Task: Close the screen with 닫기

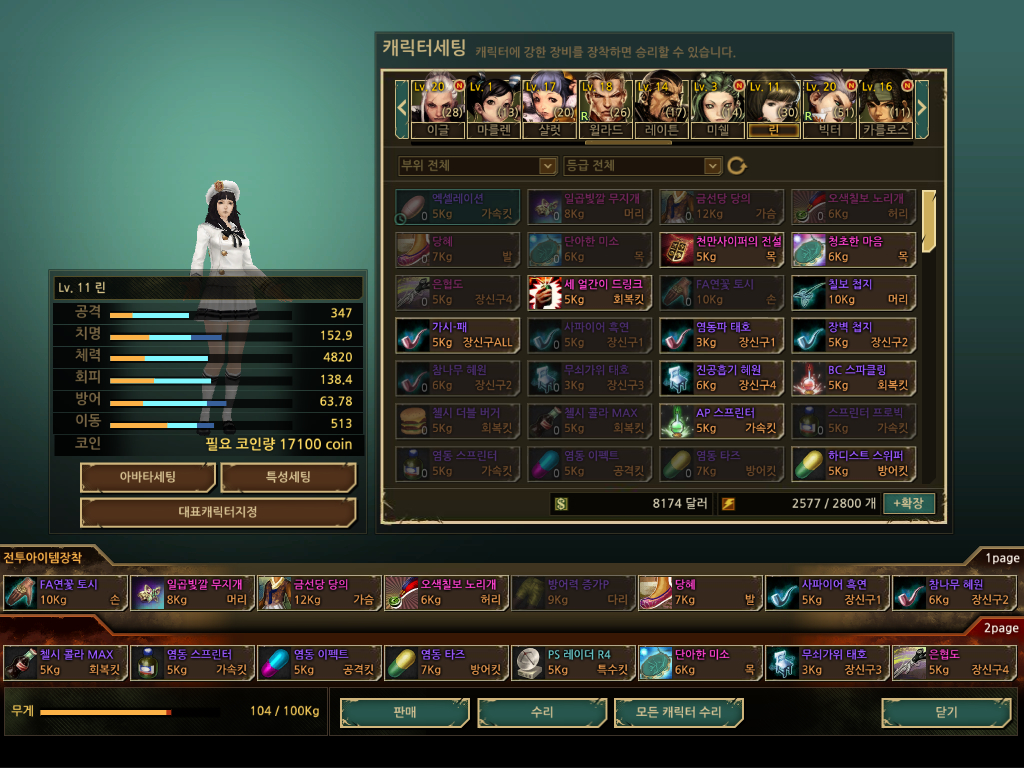Action: (946, 713)
